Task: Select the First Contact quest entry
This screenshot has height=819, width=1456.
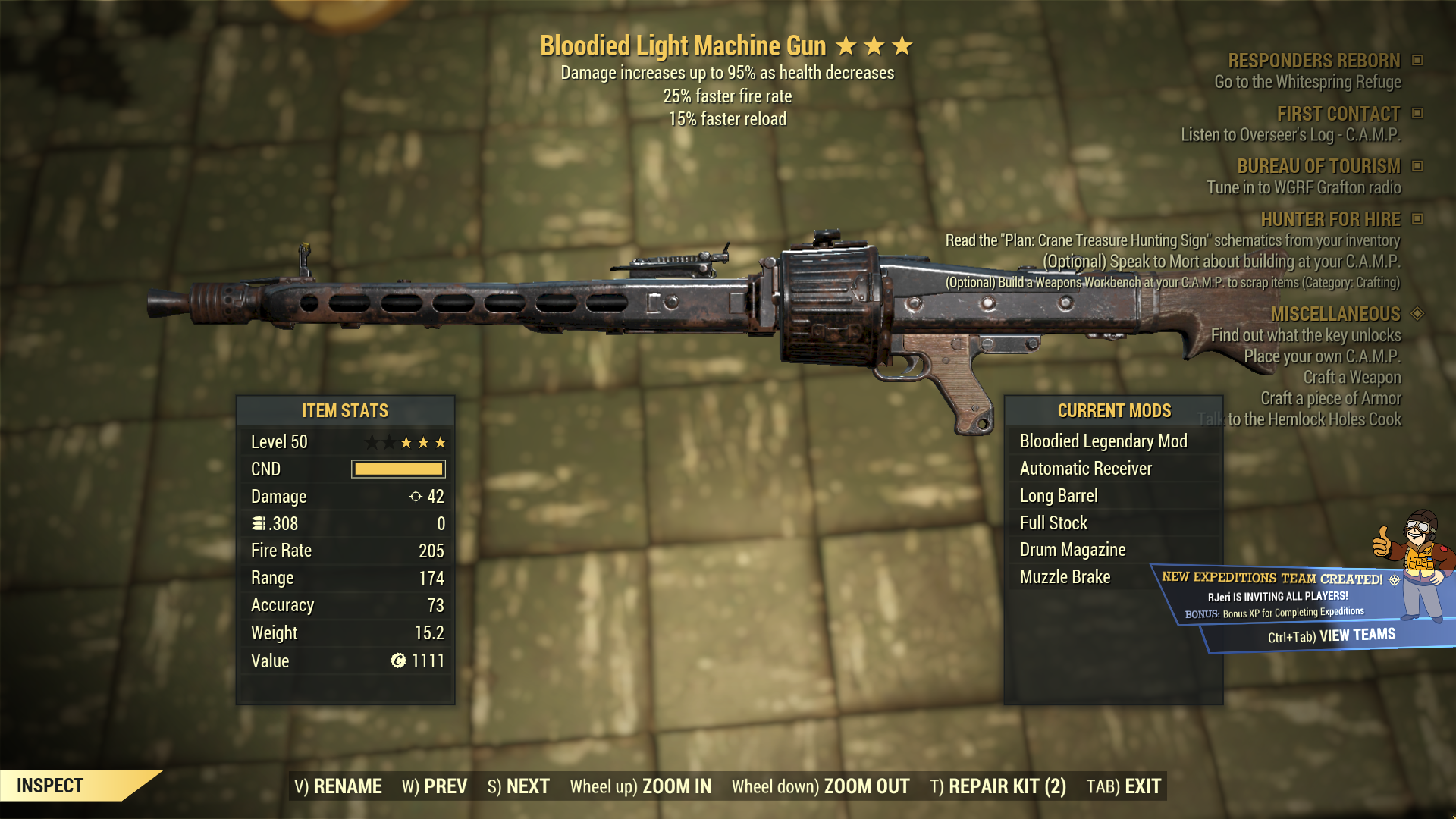Action: click(1338, 114)
